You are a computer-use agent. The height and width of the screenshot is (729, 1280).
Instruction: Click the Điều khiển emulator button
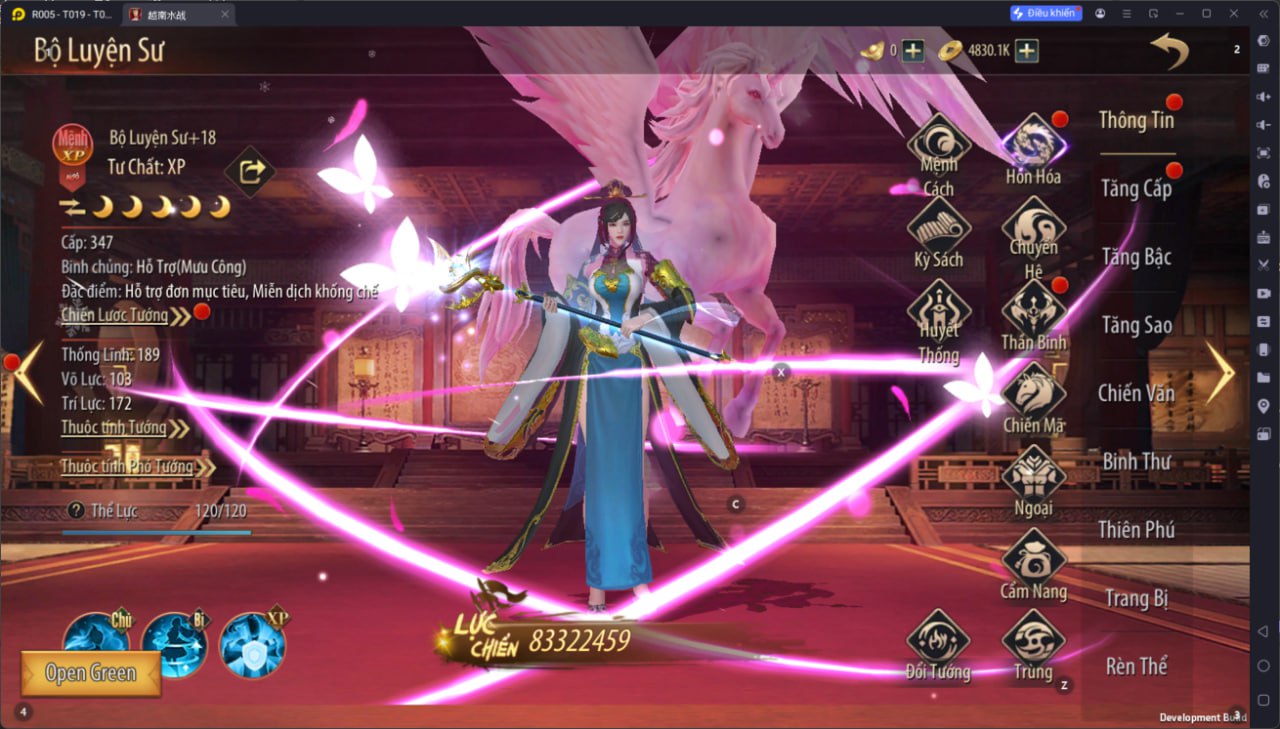pos(1045,13)
